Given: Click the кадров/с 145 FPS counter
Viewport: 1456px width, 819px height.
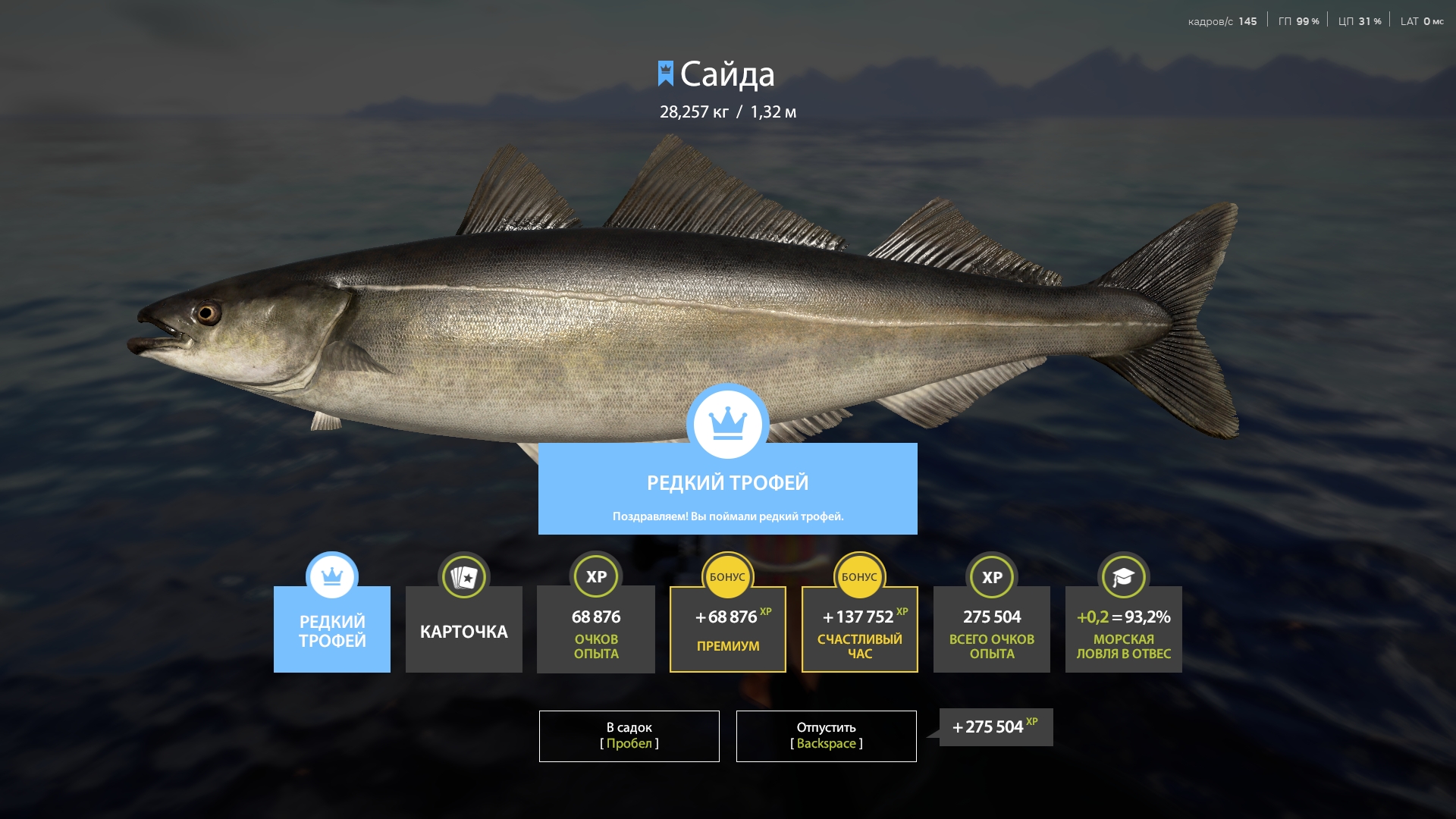Looking at the screenshot, I should pyautogui.click(x=1223, y=20).
